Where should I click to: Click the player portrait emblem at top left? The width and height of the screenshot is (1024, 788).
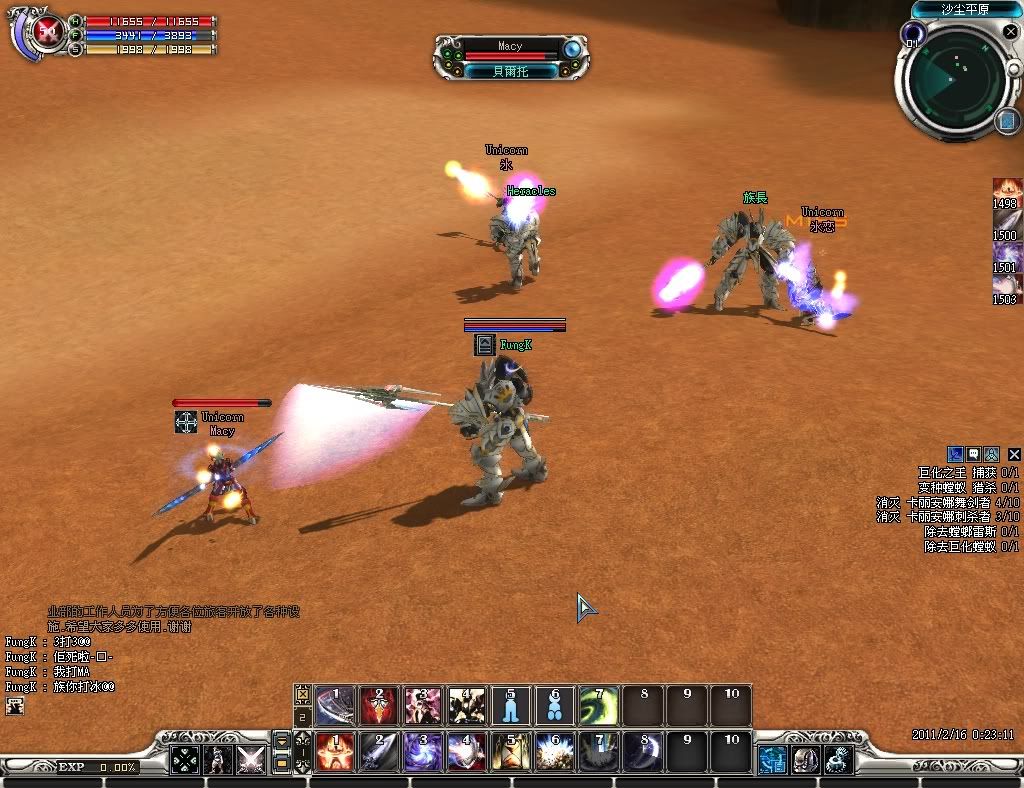[46, 33]
